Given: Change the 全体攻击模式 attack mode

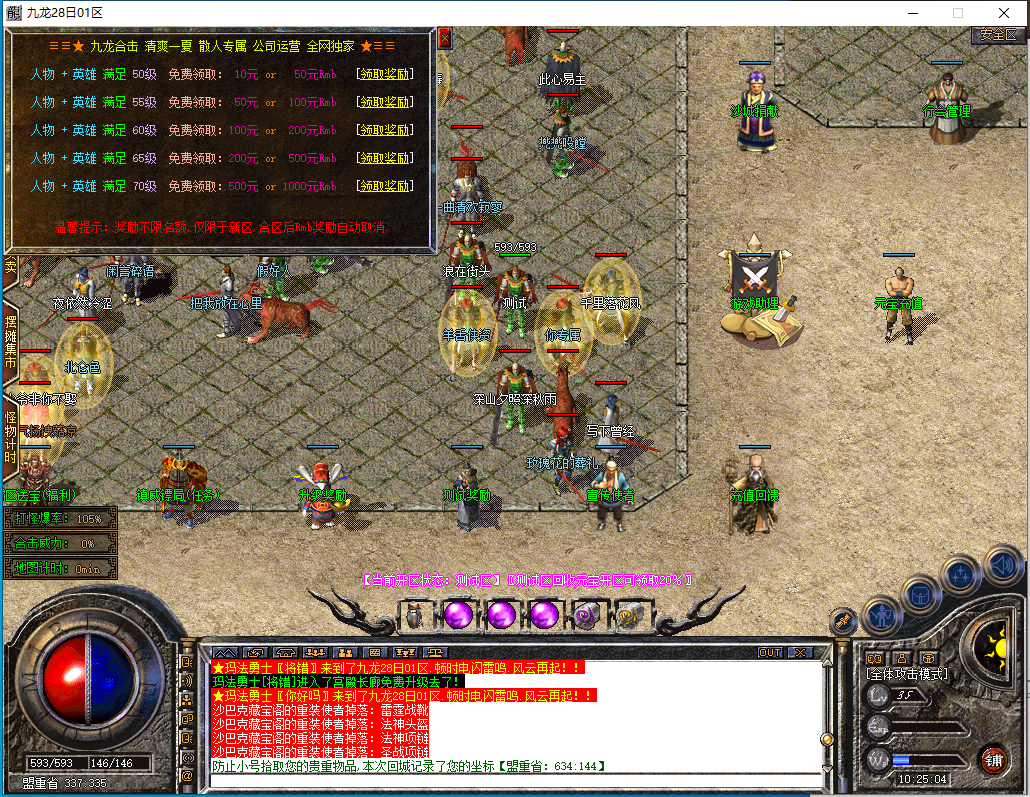Looking at the screenshot, I should (x=906, y=674).
